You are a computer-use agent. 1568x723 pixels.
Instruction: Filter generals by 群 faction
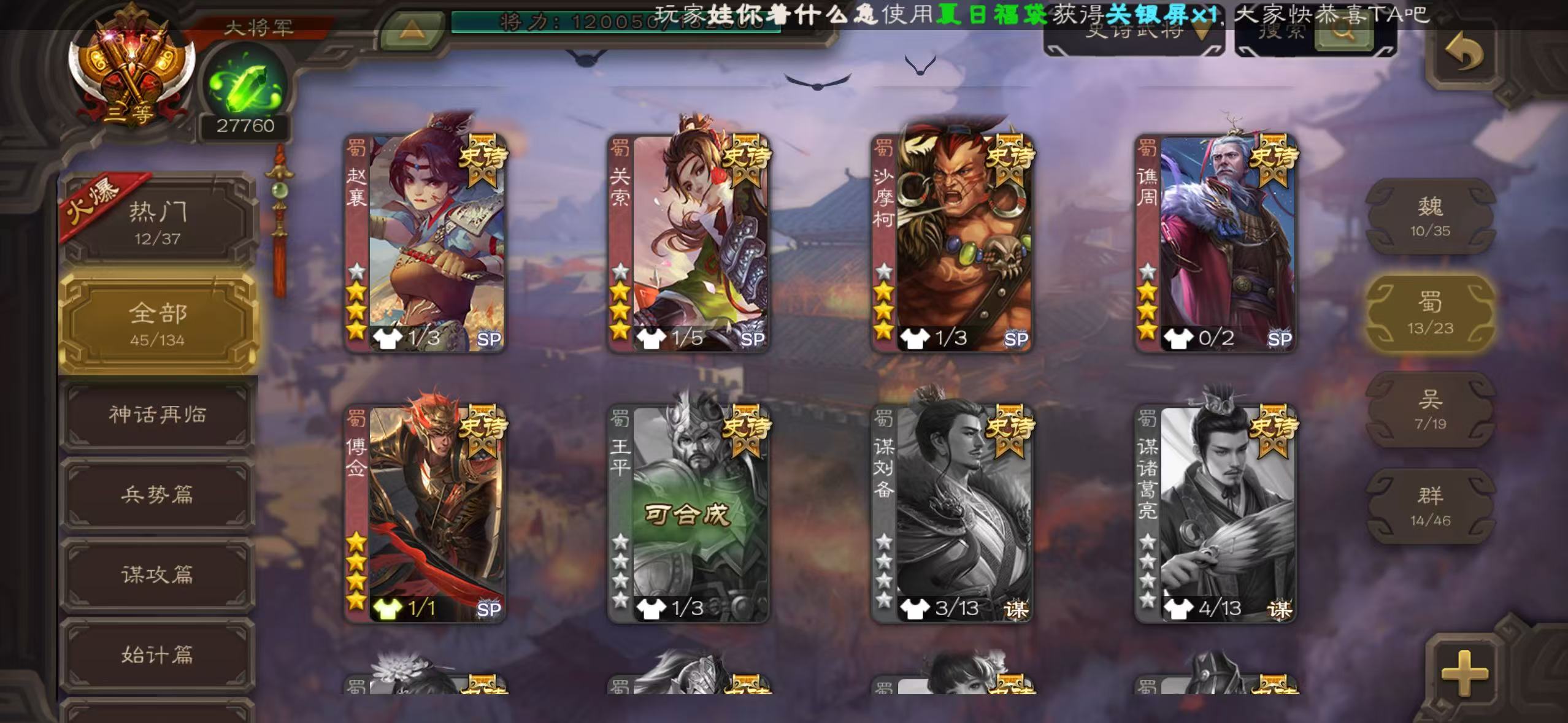pos(1430,505)
